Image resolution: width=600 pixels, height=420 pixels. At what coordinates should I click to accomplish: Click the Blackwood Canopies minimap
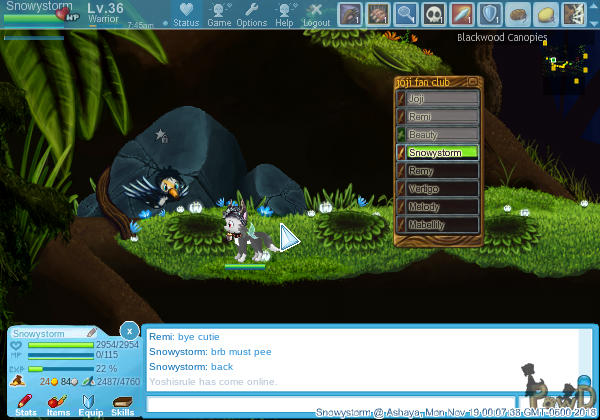[x=564, y=64]
